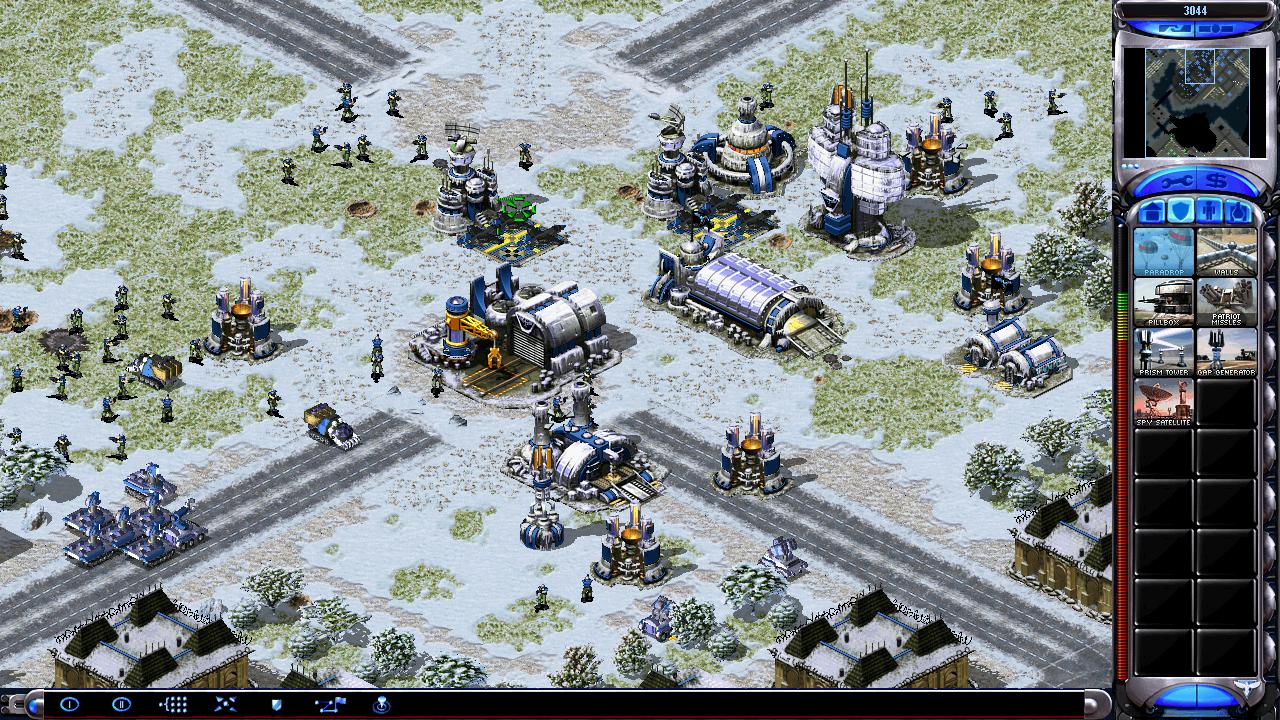The image size is (1280, 720).
Task: Open the shield defenses tab
Action: click(x=1180, y=211)
